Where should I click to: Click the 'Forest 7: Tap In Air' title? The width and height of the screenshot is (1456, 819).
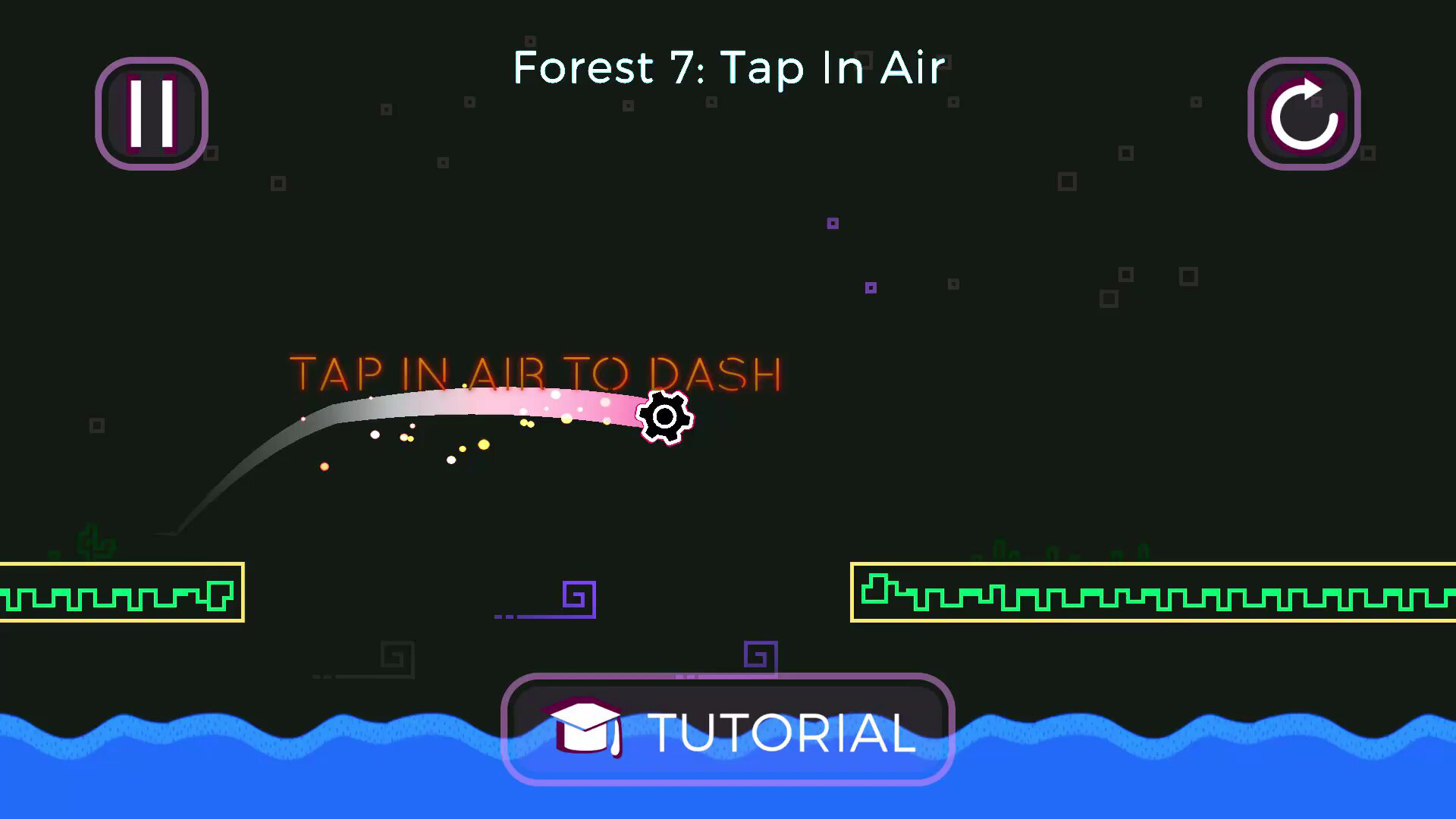pos(726,68)
